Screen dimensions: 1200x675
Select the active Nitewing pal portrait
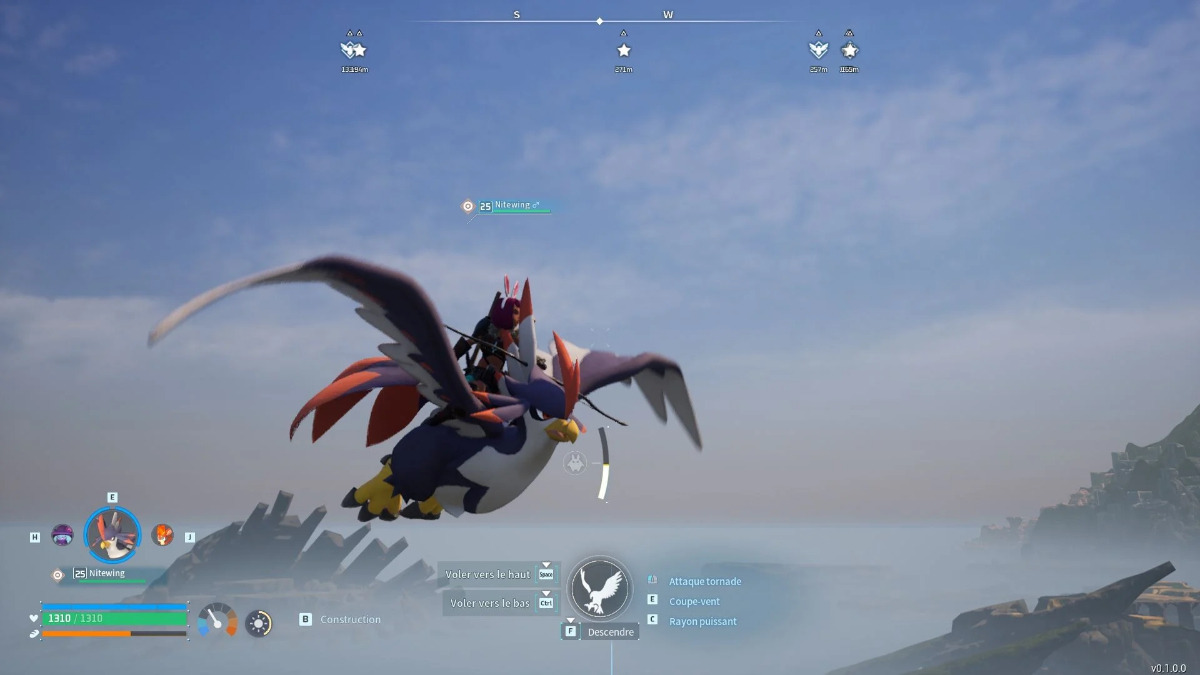point(112,535)
